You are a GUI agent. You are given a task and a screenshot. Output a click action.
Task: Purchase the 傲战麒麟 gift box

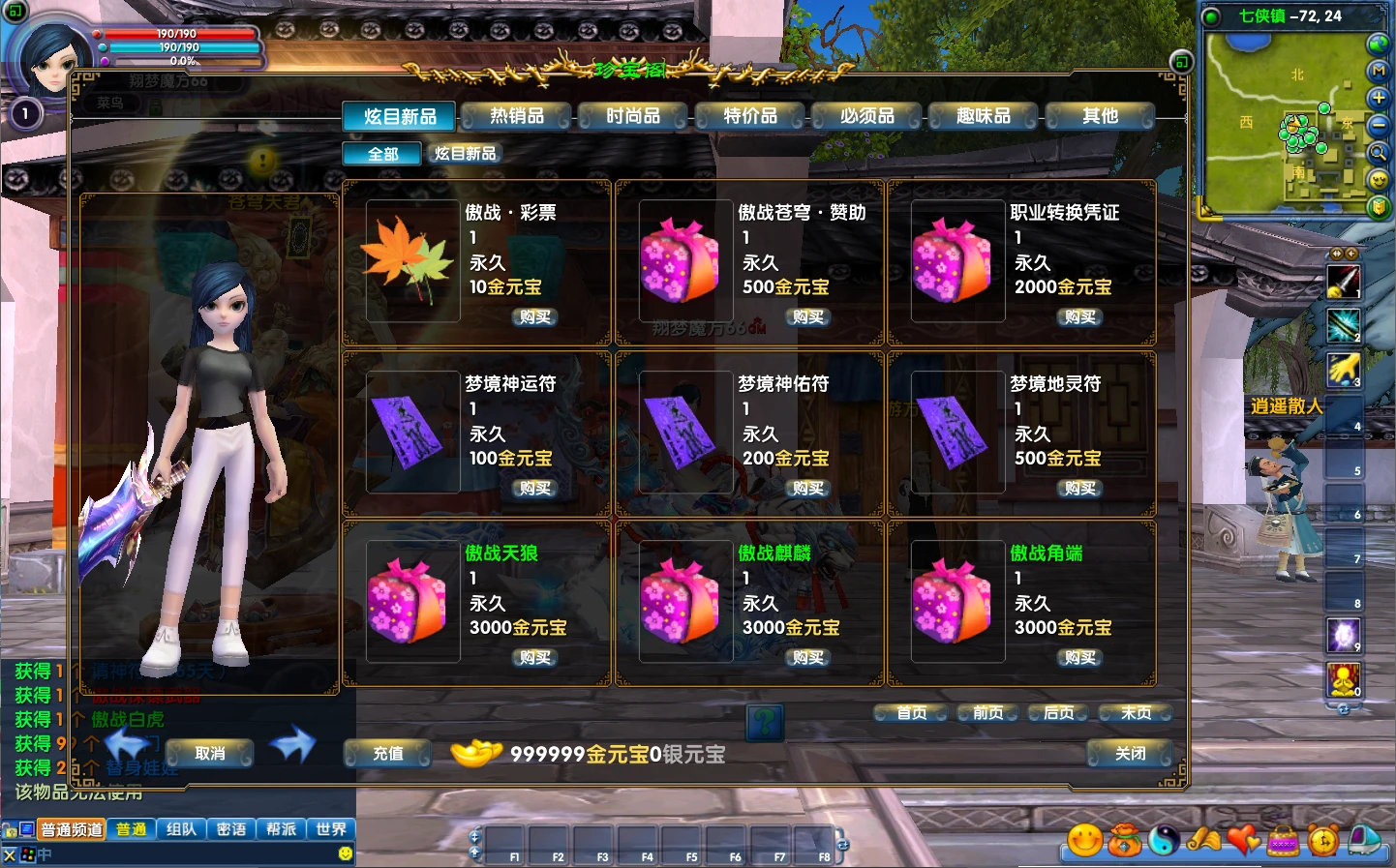807,658
